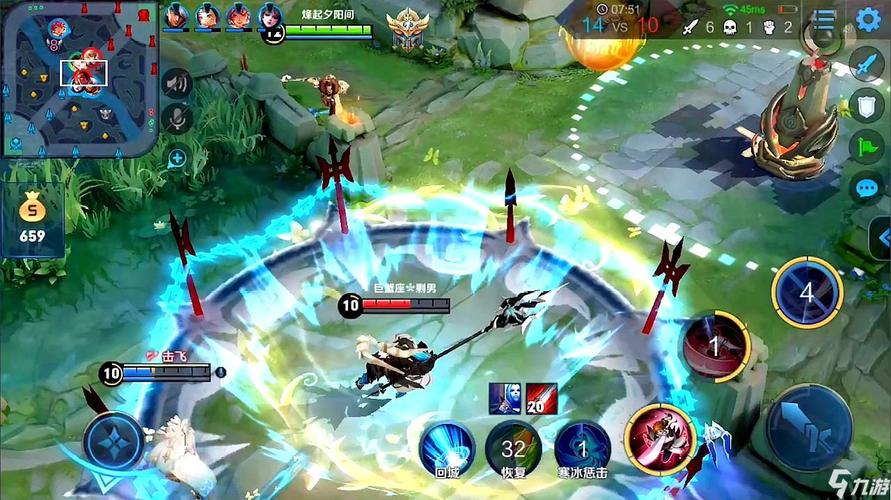Use the skill showing cooldown 4
This screenshot has height=500, width=891.
tap(807, 293)
